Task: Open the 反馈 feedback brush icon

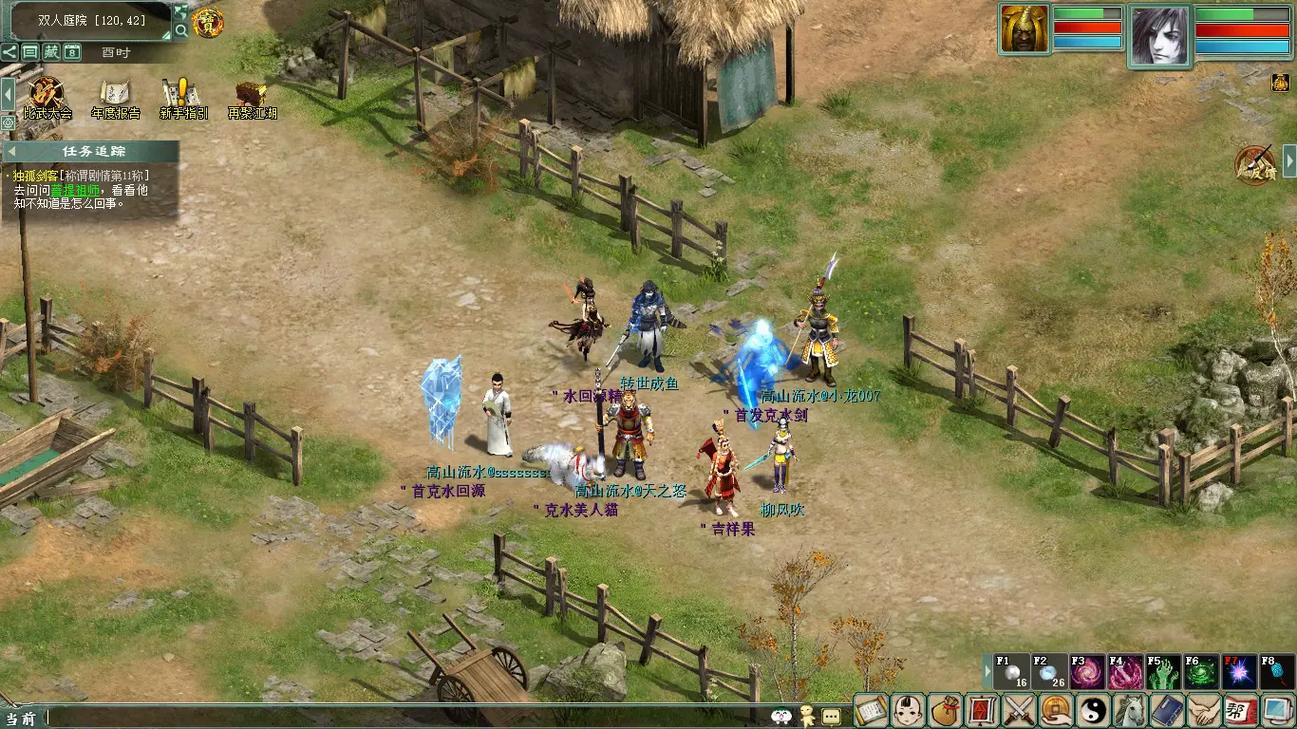Action: (1254, 165)
